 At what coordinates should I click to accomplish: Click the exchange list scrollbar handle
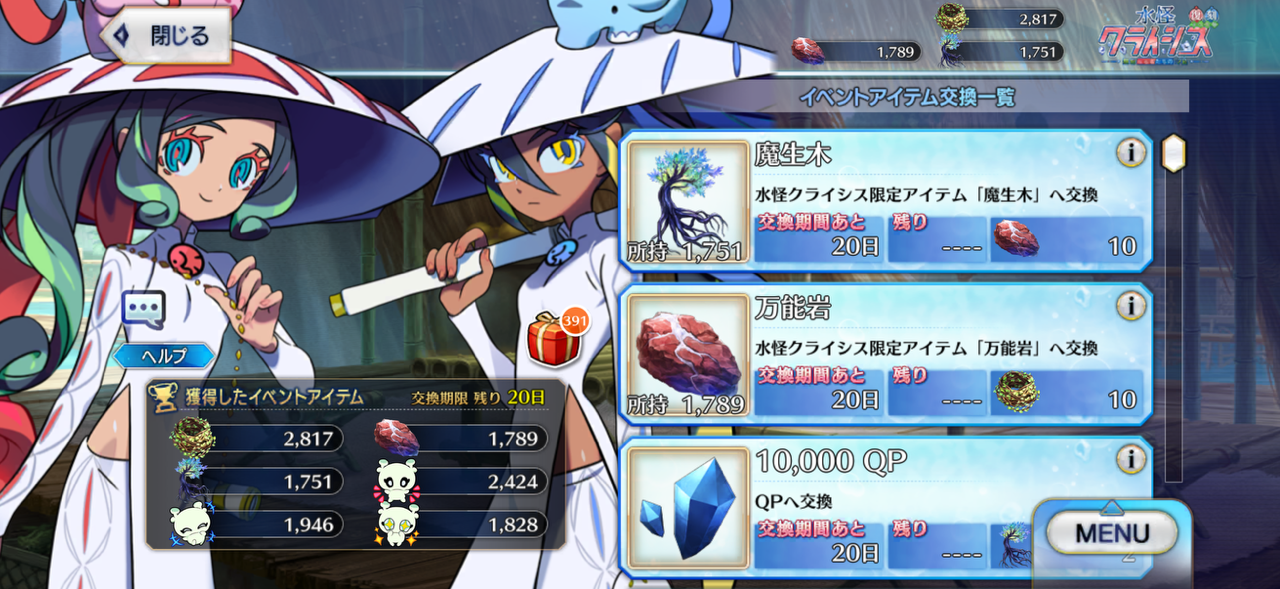(1173, 153)
